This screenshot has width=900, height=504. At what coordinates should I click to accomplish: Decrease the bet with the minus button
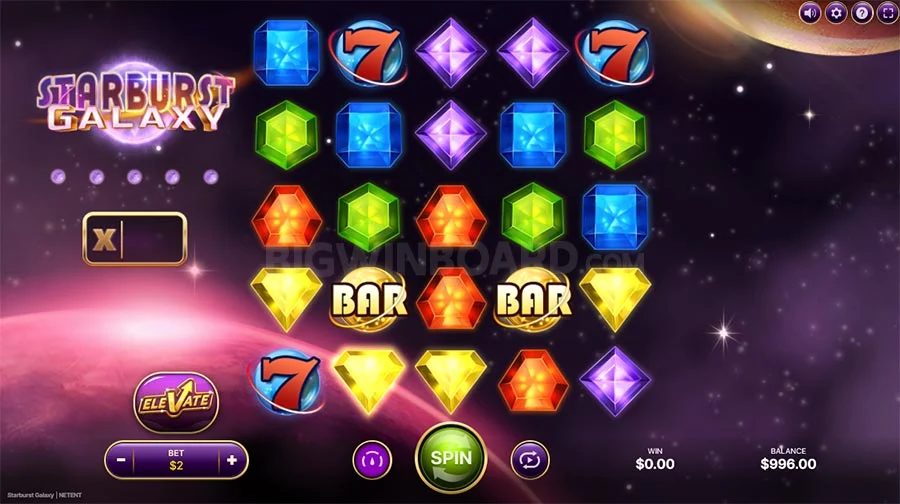(121, 461)
